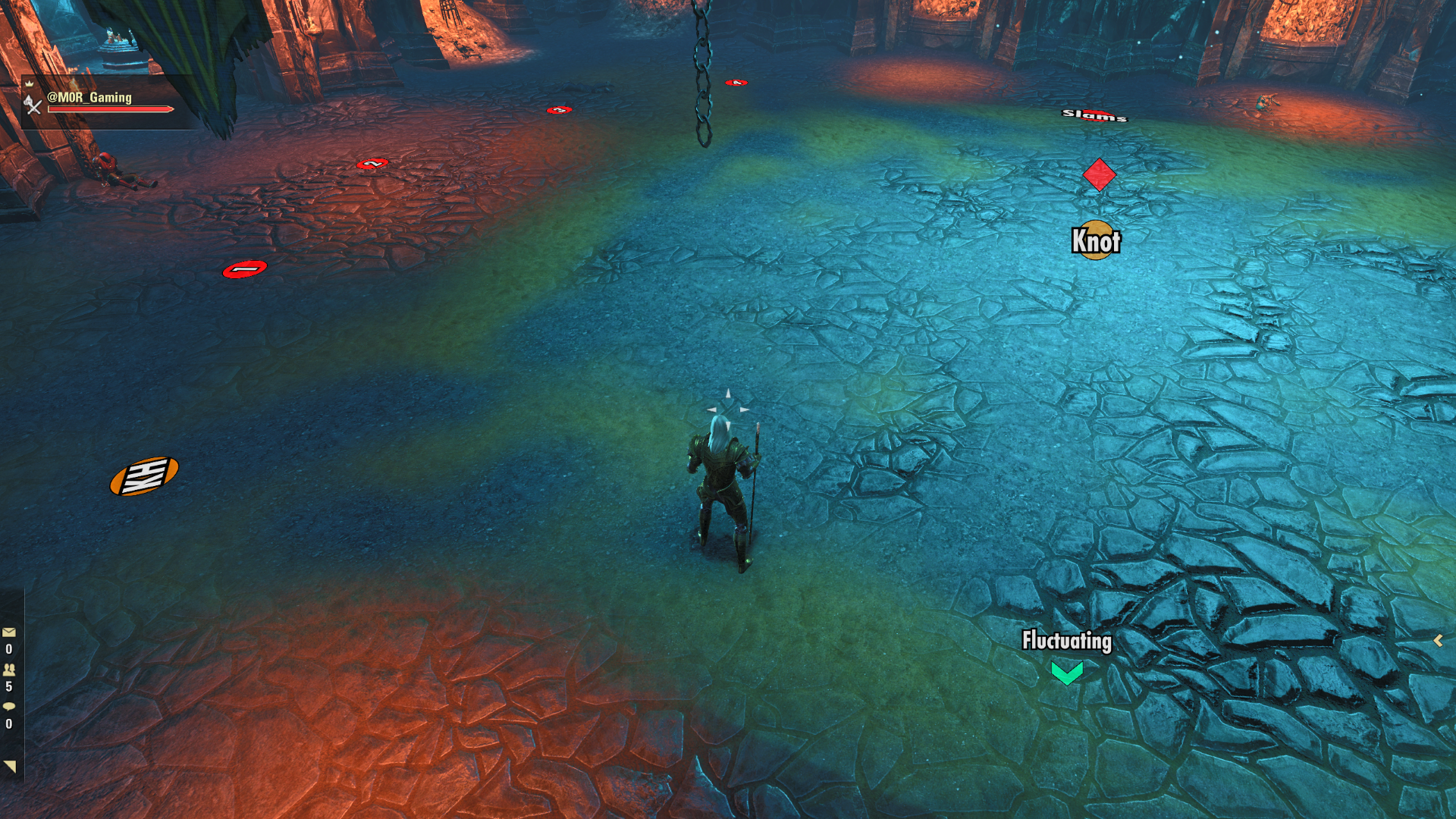
Task: Toggle the white crosshair reticle above the player
Action: (726, 407)
